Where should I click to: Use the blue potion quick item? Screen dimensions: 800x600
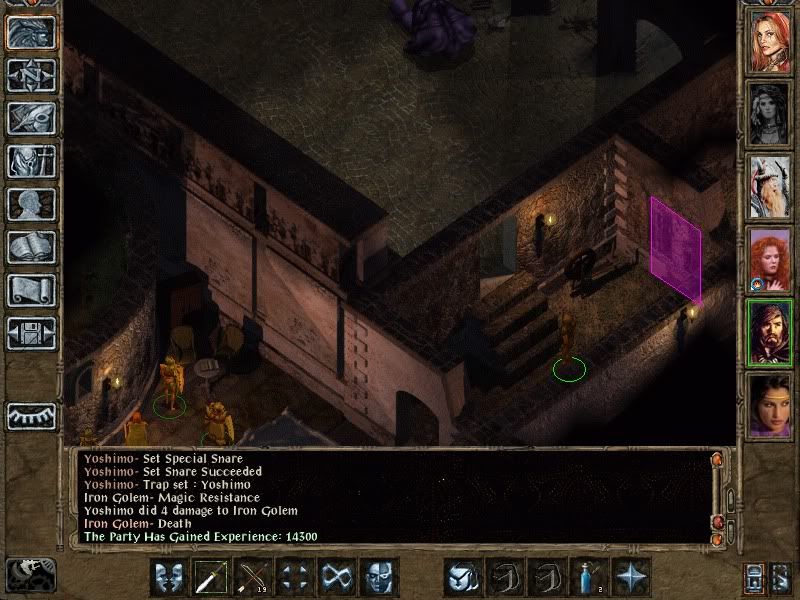[x=590, y=577]
